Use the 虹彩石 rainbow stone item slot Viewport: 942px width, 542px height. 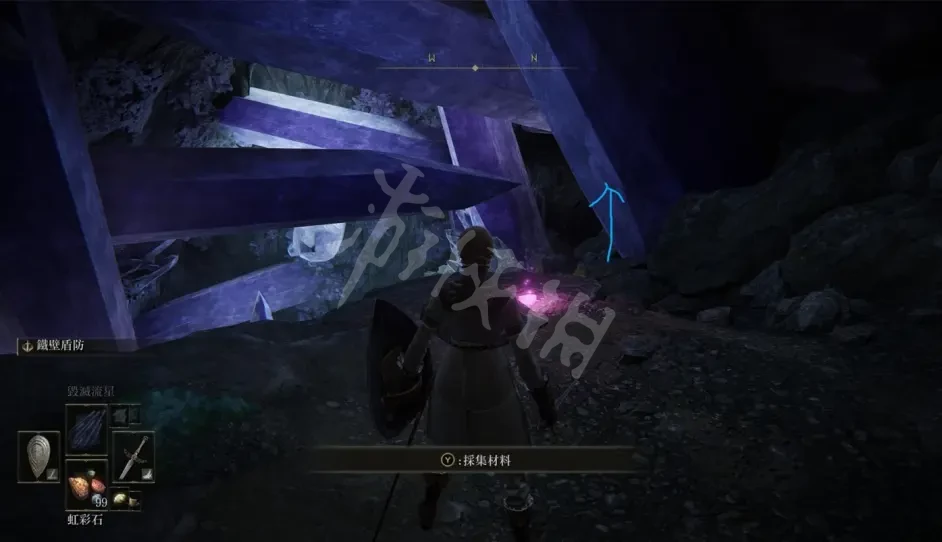pos(87,489)
